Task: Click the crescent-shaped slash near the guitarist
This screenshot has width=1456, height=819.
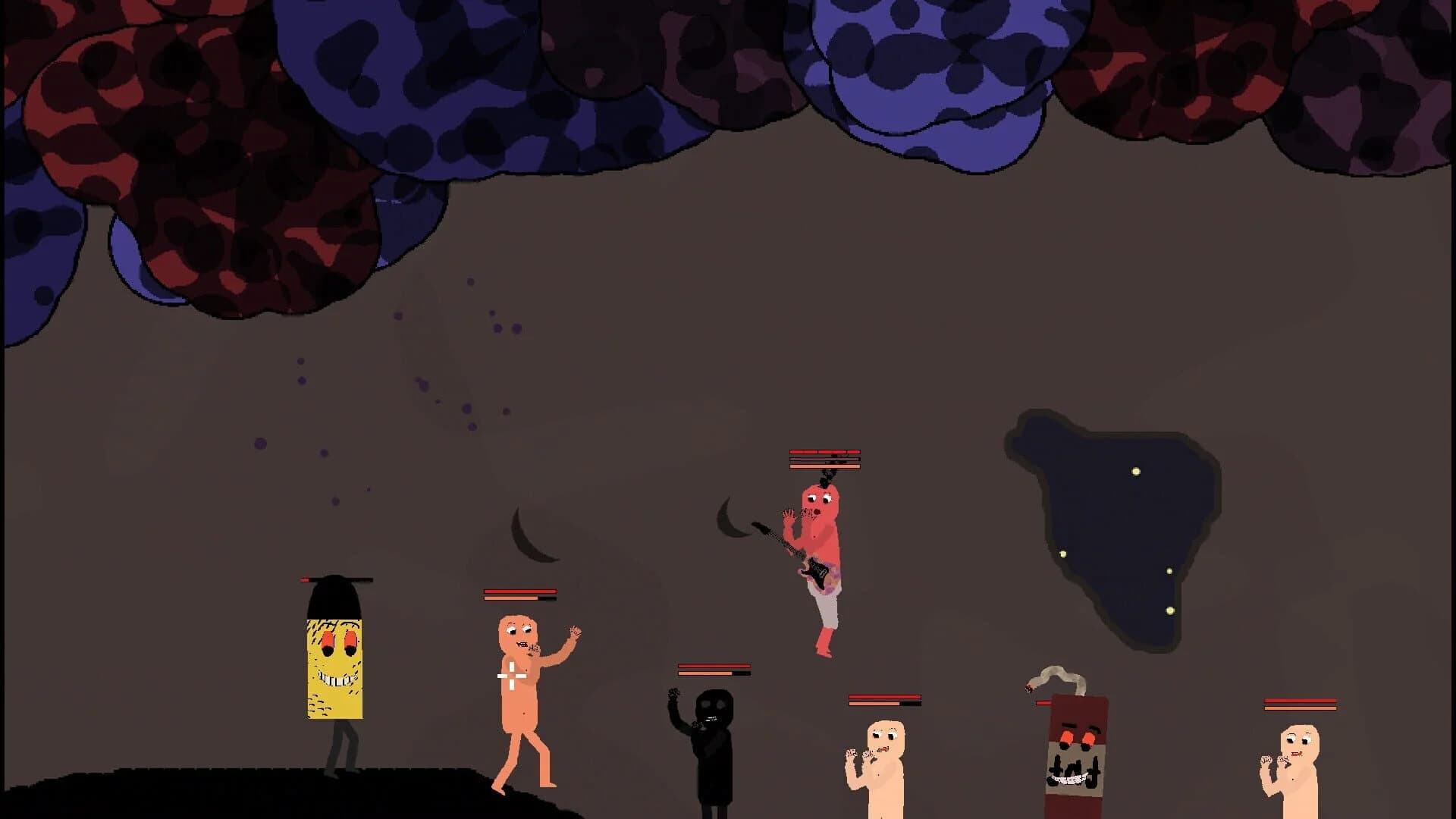Action: tap(724, 523)
